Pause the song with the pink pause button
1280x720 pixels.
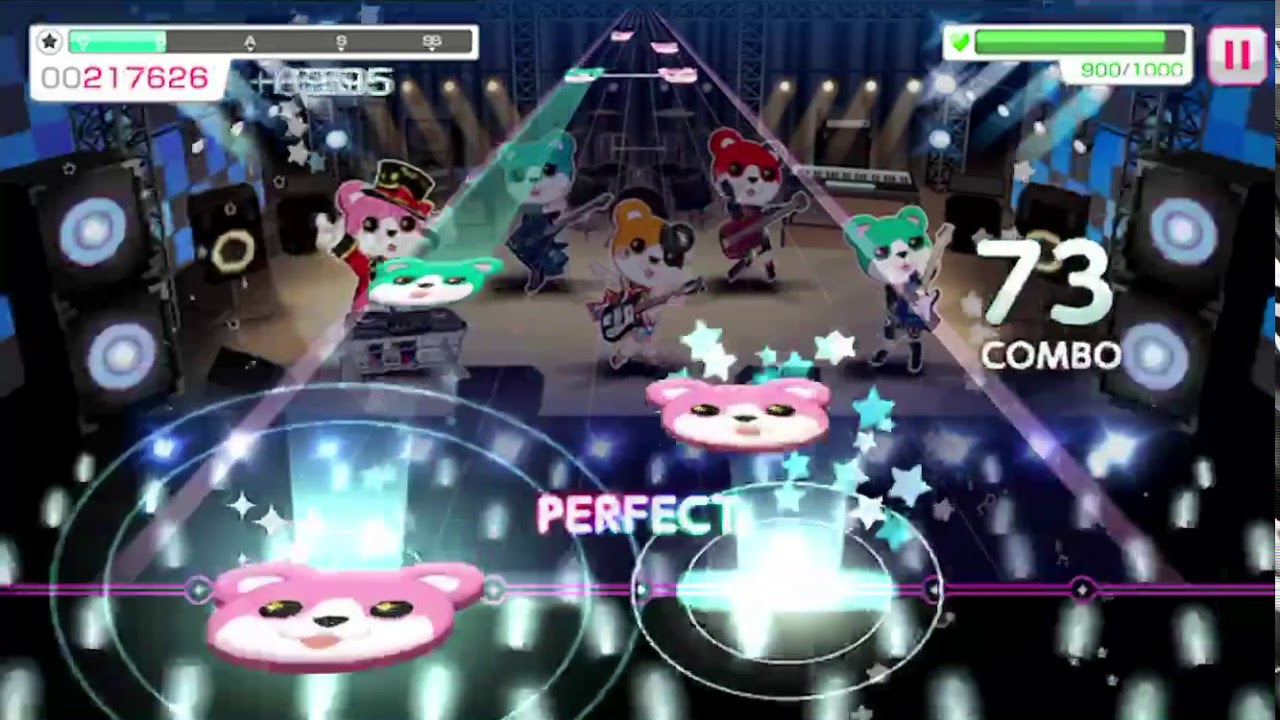tap(1237, 55)
